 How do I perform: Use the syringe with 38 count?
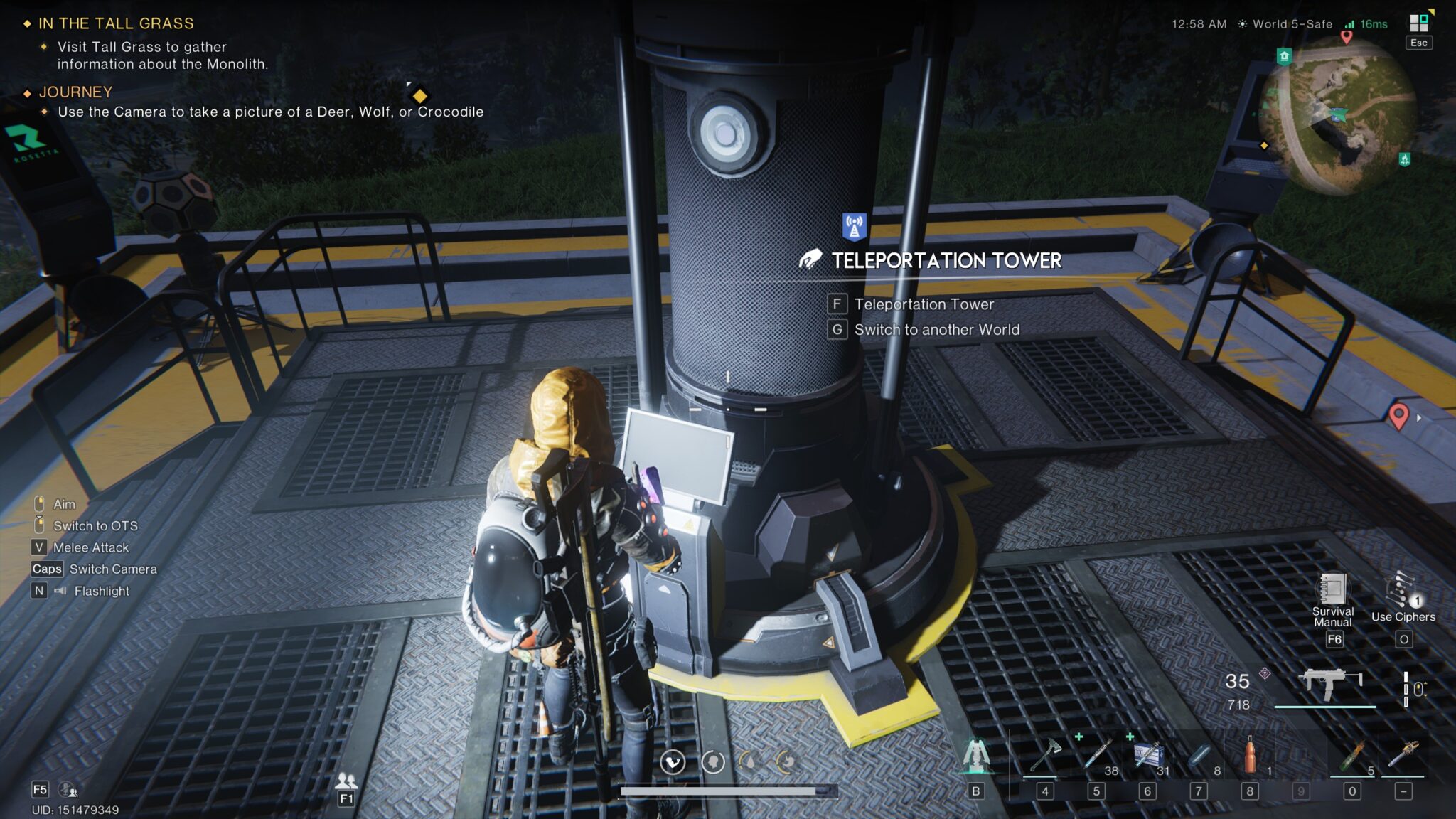1097,755
